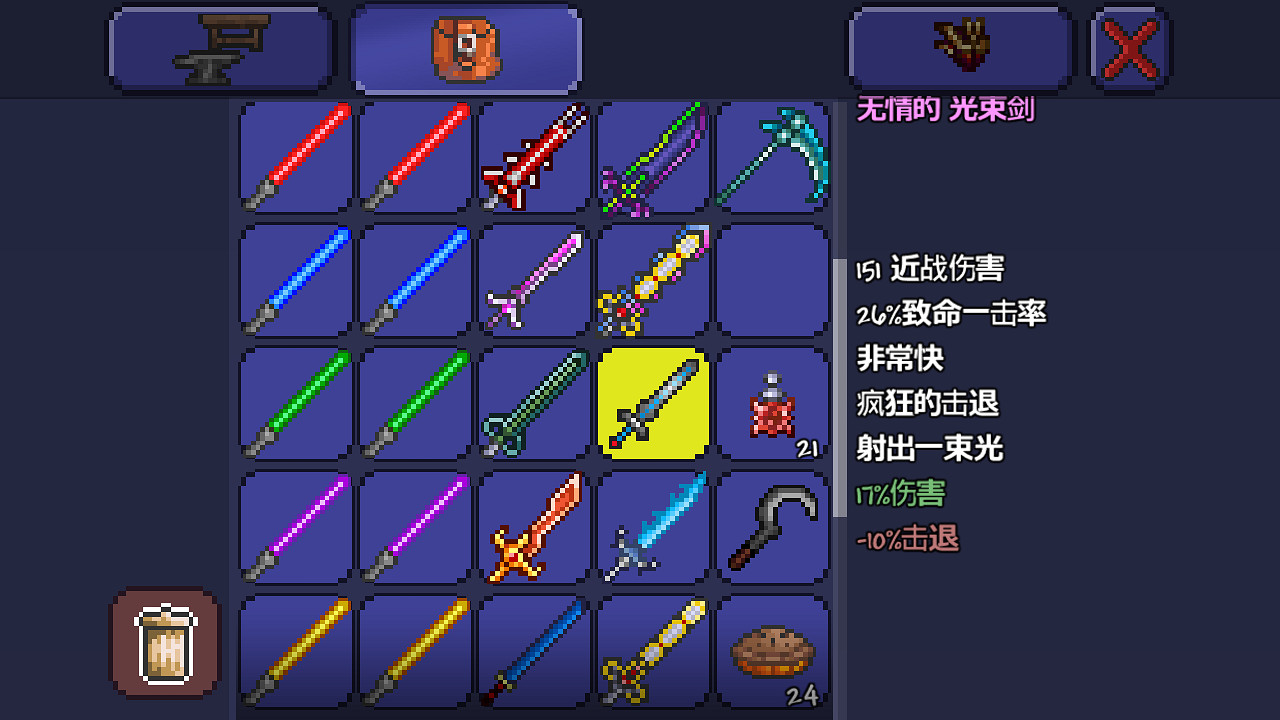Select the fiery orange greatsword
This screenshot has width=1280, height=720.
point(533,527)
